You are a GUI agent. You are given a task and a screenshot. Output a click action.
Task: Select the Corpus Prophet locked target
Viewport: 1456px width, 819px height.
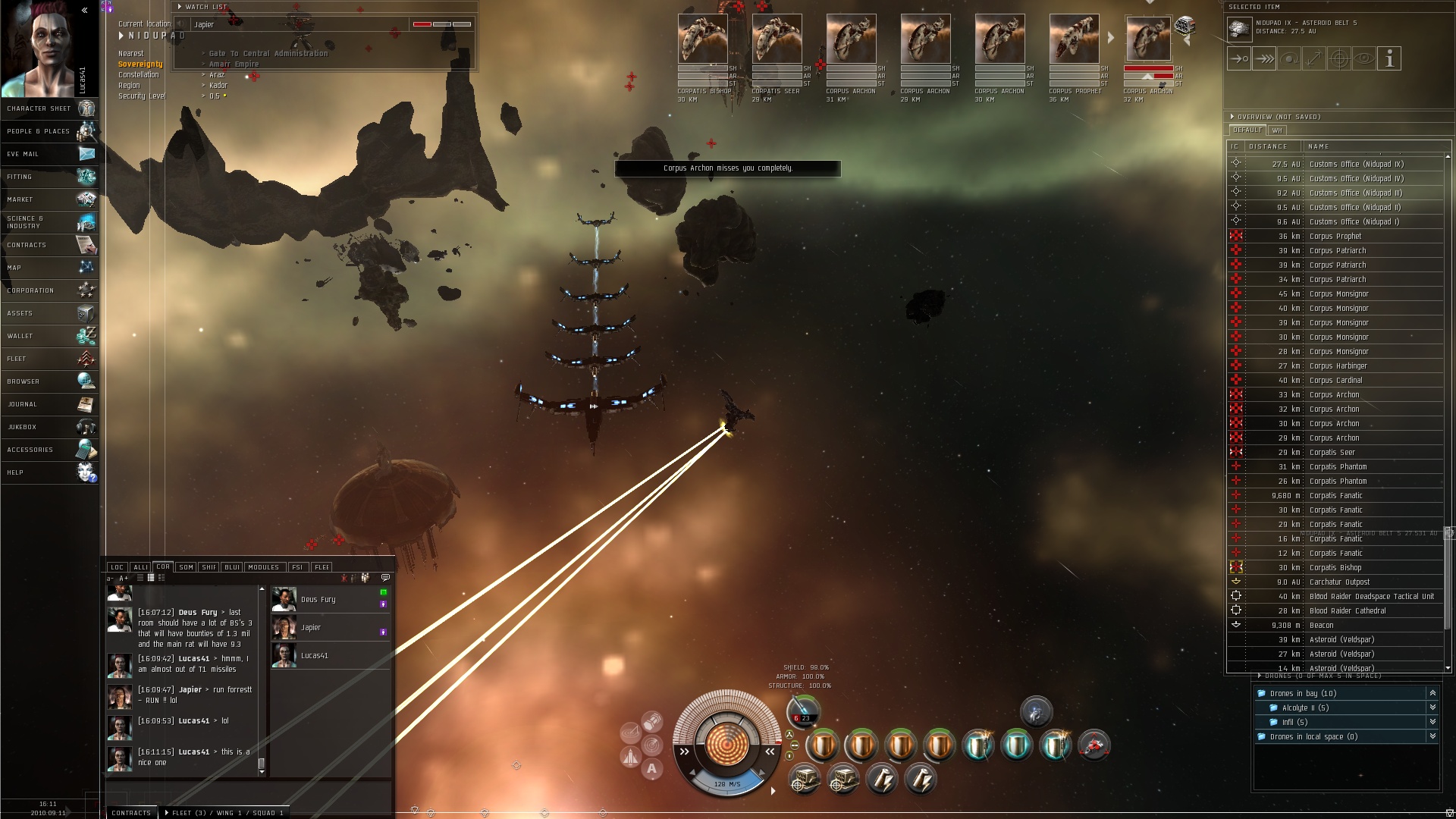1074,39
